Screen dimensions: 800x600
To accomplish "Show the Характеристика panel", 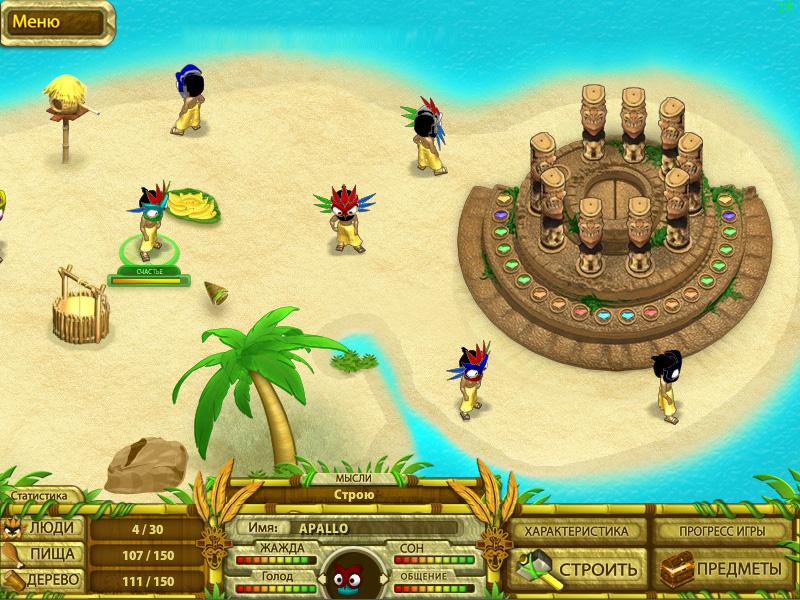I will click(577, 531).
